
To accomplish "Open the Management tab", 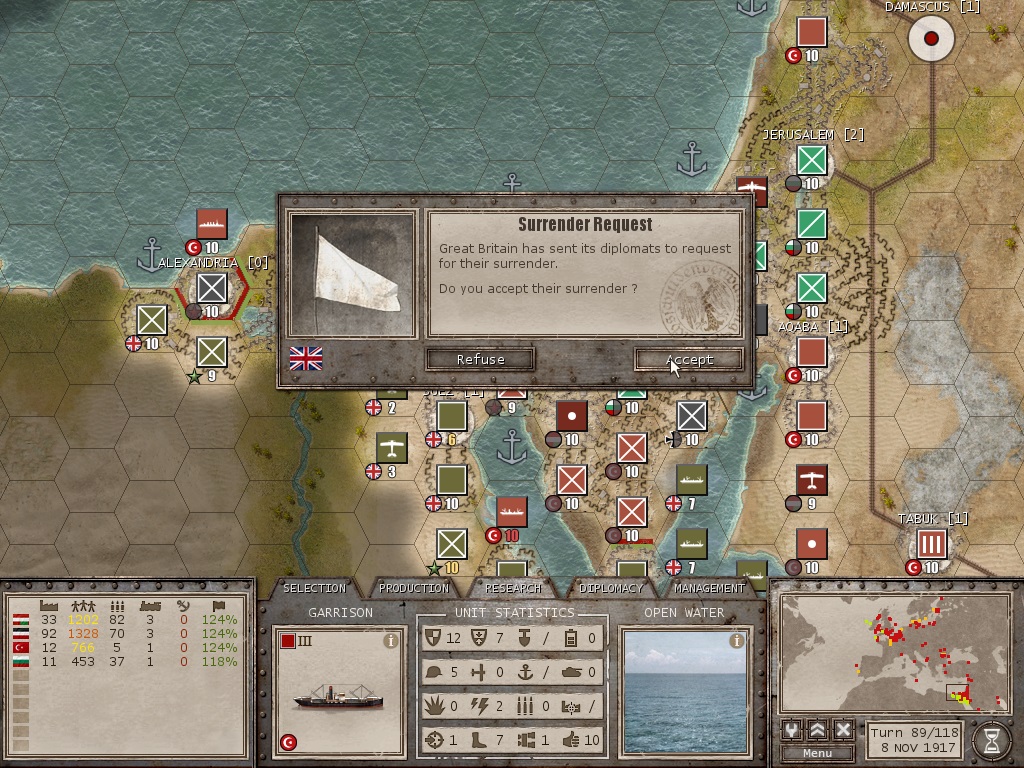I will click(x=708, y=588).
